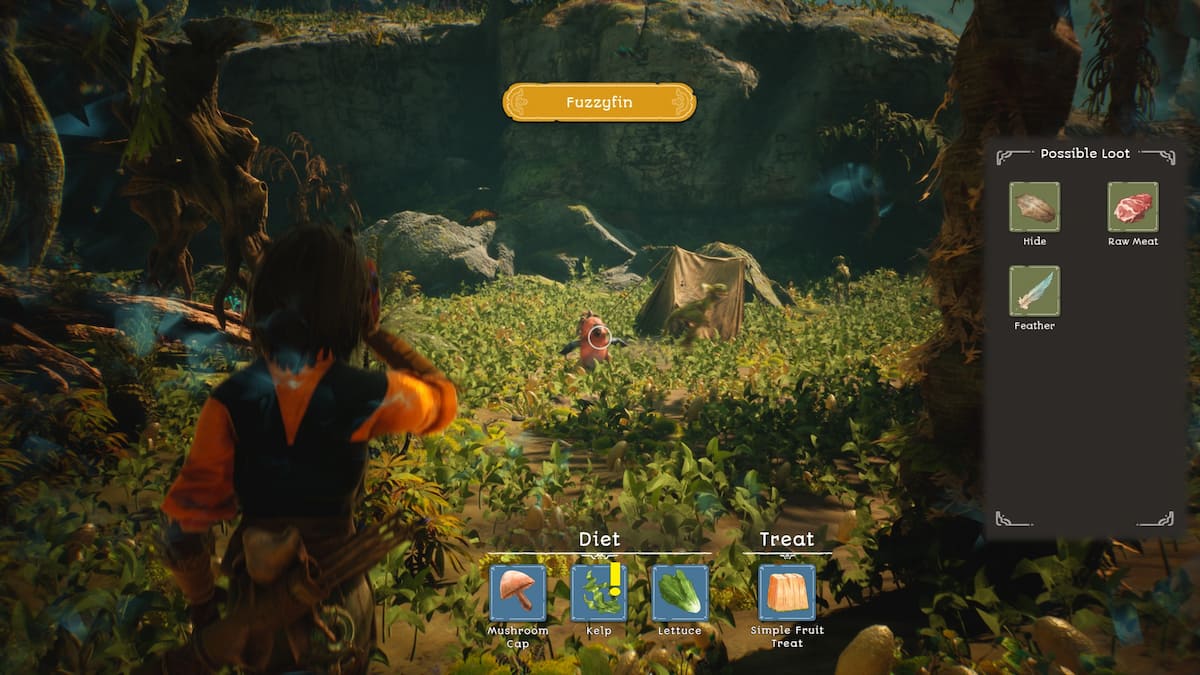The width and height of the screenshot is (1200, 675).
Task: Select the Mushroom Cap diet item
Action: coord(518,593)
